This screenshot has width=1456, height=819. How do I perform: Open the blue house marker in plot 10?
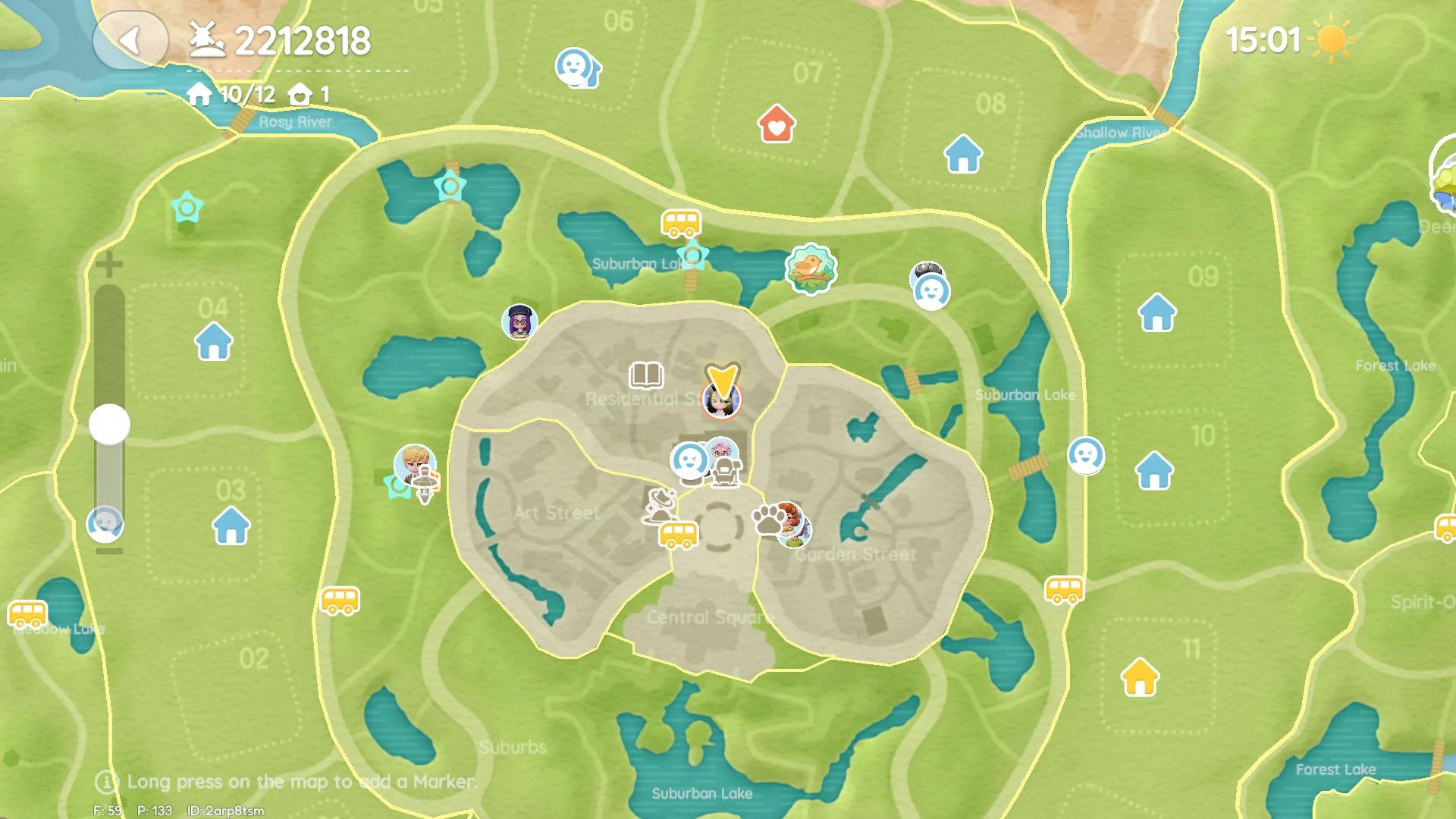1154,470
